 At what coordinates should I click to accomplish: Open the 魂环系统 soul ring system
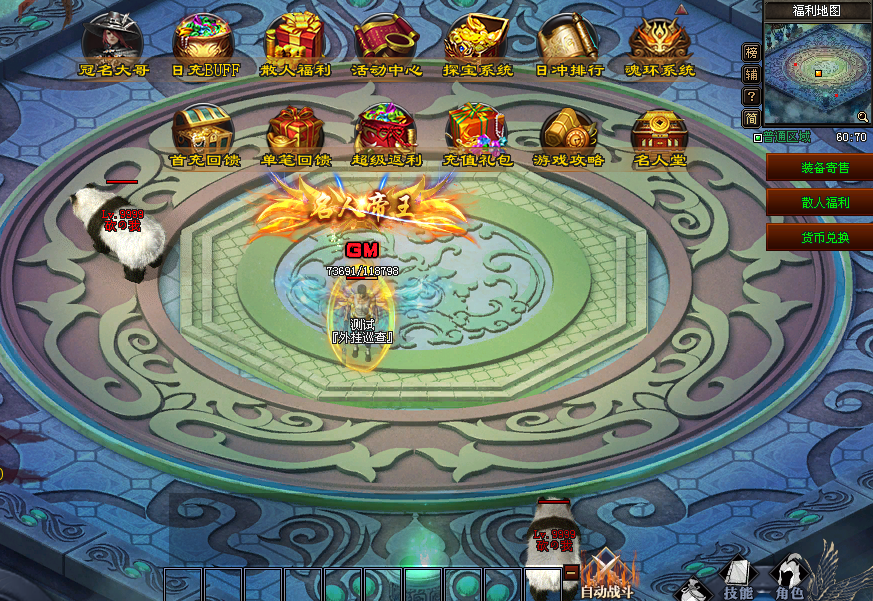(659, 42)
